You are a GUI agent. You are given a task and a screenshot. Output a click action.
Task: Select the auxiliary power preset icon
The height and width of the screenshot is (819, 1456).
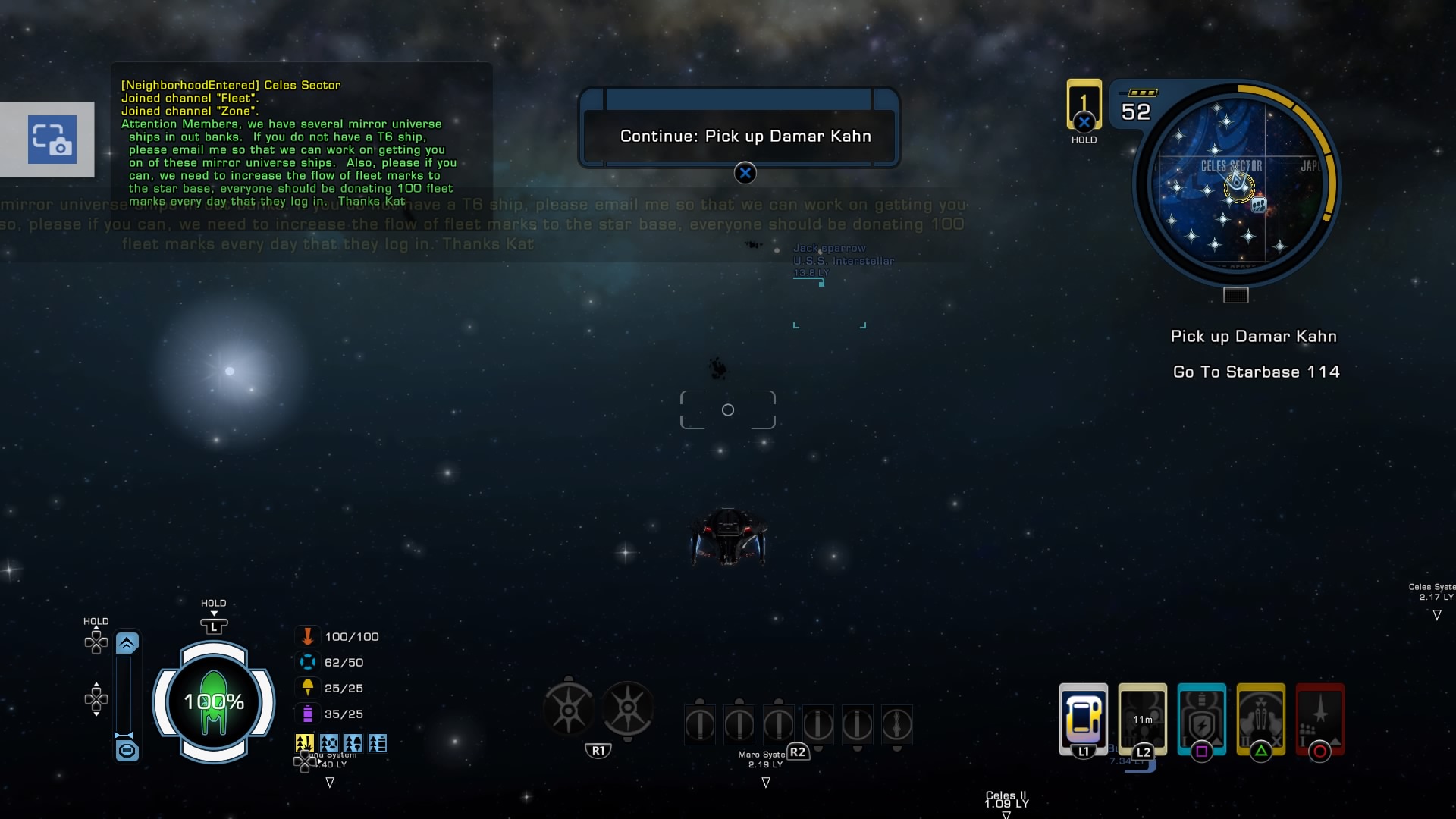pos(378,743)
